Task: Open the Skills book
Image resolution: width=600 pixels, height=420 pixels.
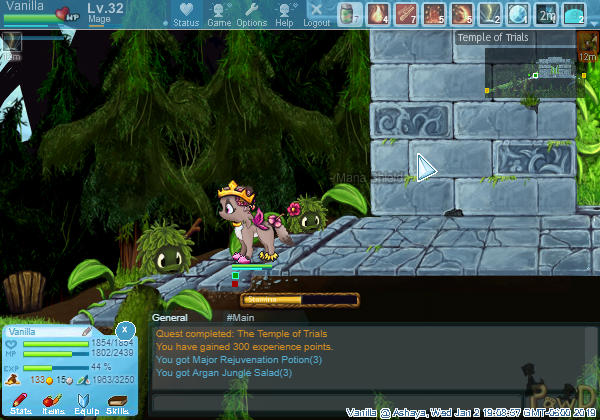Action: coord(118,403)
